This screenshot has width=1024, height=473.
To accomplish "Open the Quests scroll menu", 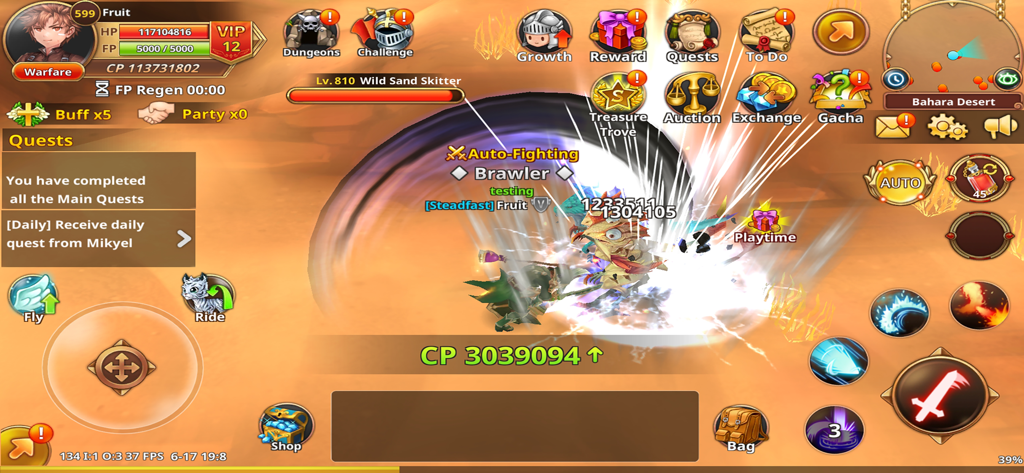I will click(692, 35).
